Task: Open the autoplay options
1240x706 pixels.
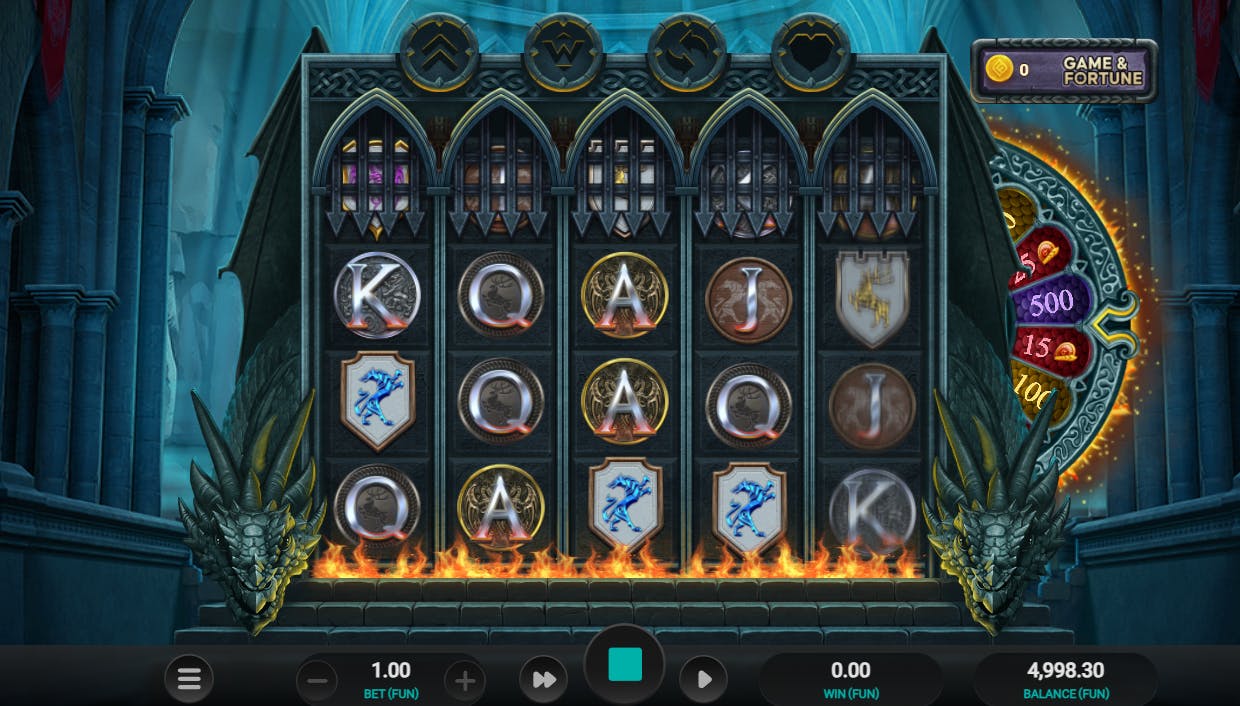Action: (x=703, y=680)
